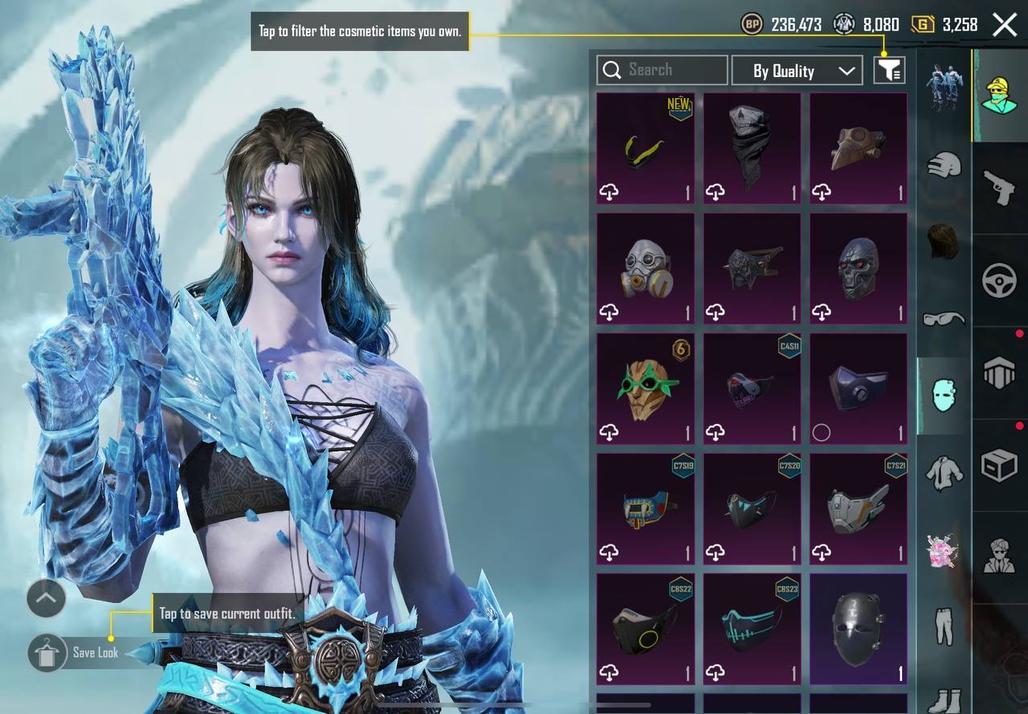Expand the up-arrow circle button
Screen dimensions: 1028x714
tap(46, 599)
